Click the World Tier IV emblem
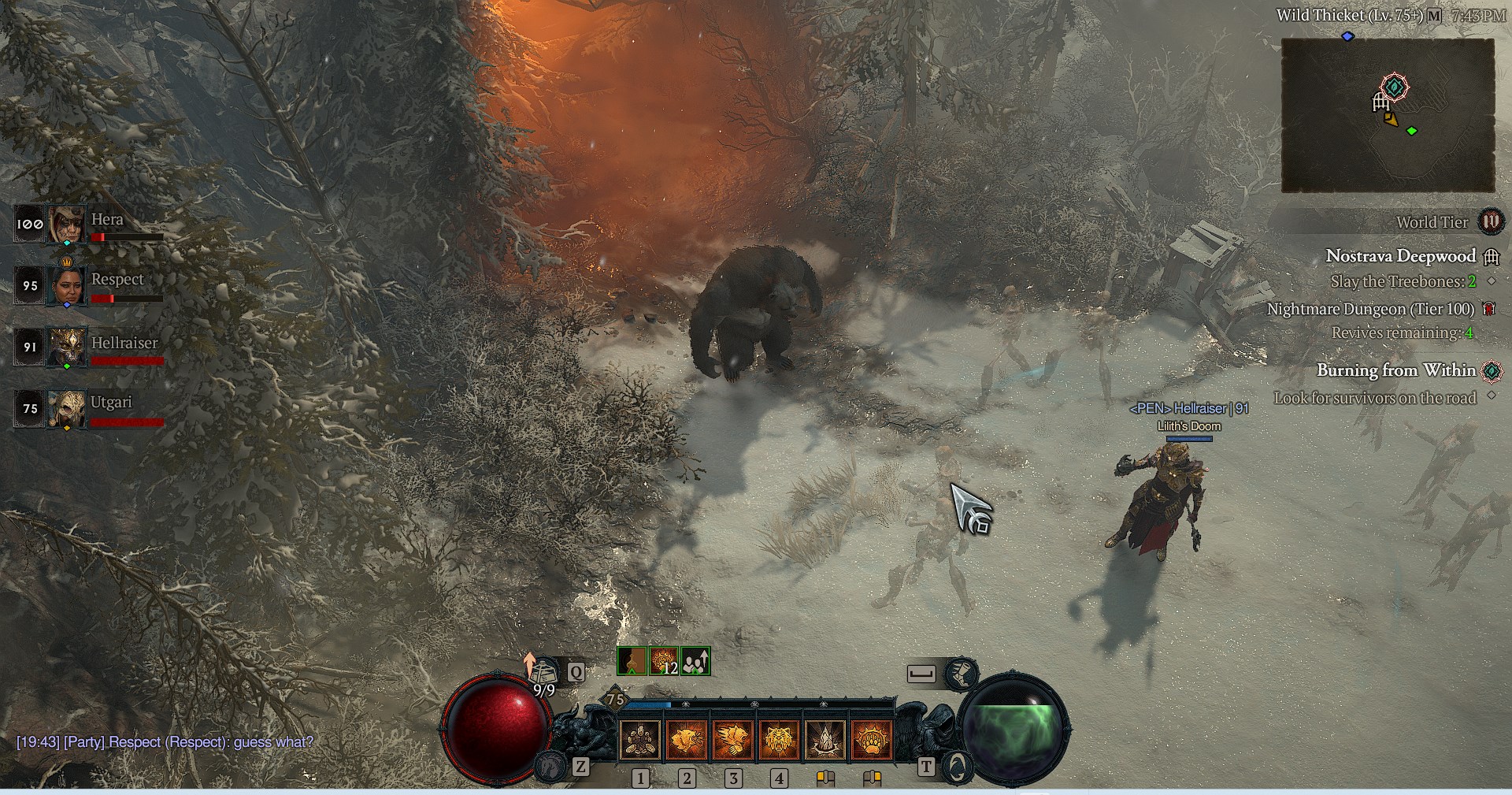Viewport: 1512px width, 795px height. (1490, 222)
